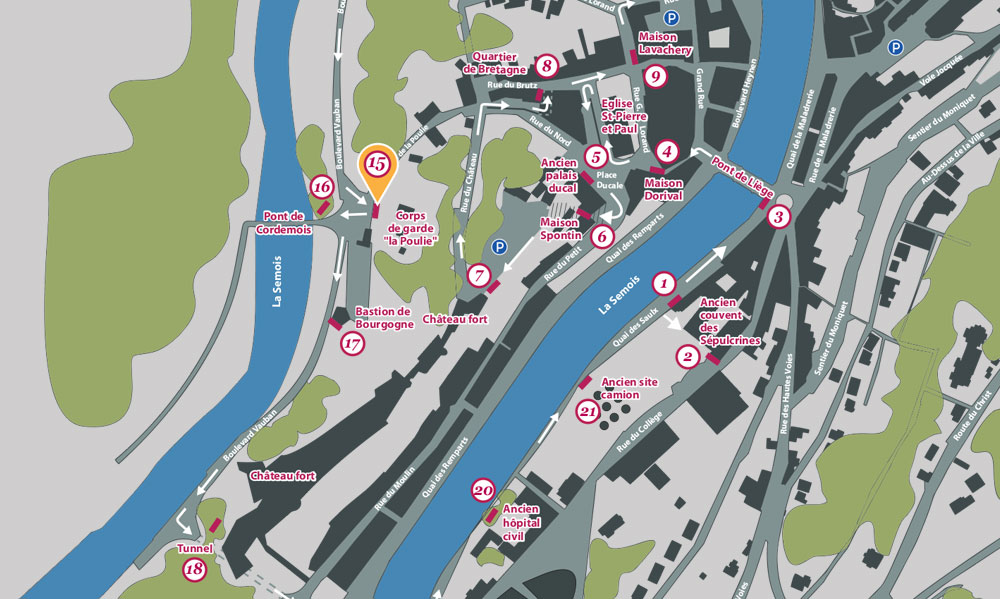This screenshot has width=1000, height=599.
Task: Select map marker number 15
Action: pyautogui.click(x=377, y=163)
